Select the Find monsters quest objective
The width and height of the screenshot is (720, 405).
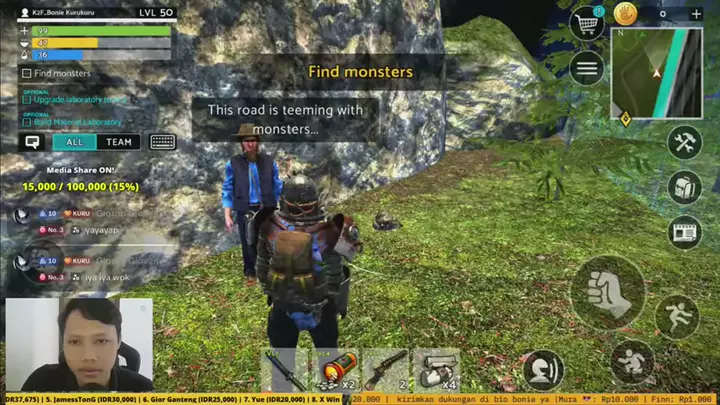point(61,73)
